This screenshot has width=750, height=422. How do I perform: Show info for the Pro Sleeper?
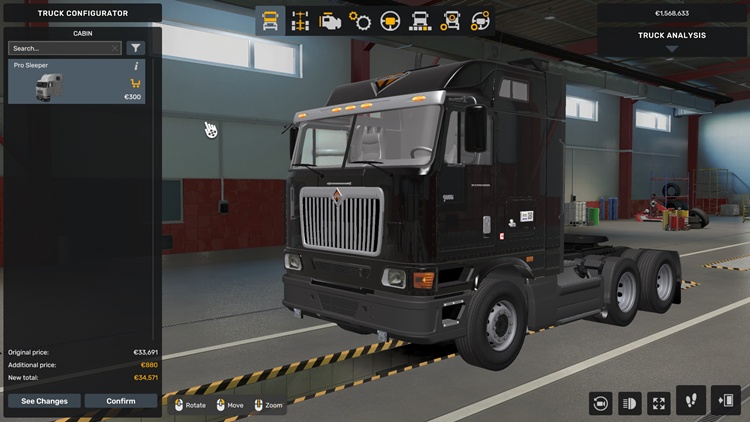coord(136,66)
